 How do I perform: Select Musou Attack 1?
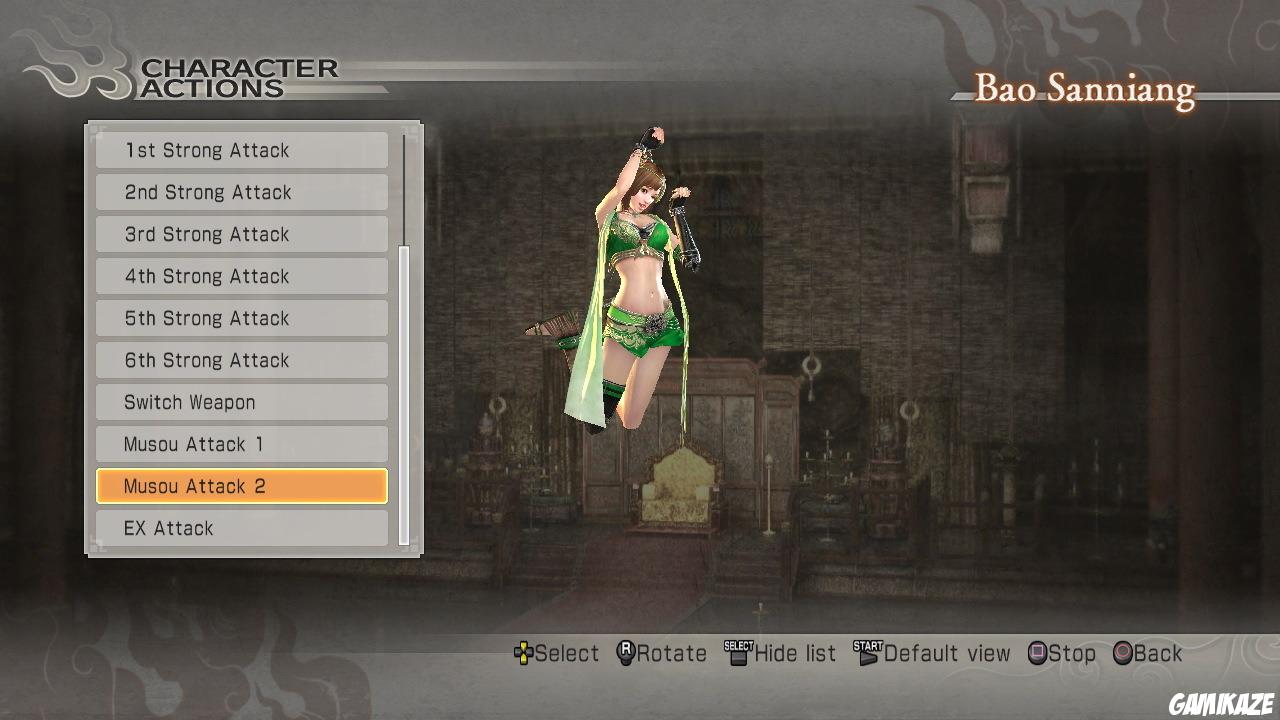pos(241,444)
